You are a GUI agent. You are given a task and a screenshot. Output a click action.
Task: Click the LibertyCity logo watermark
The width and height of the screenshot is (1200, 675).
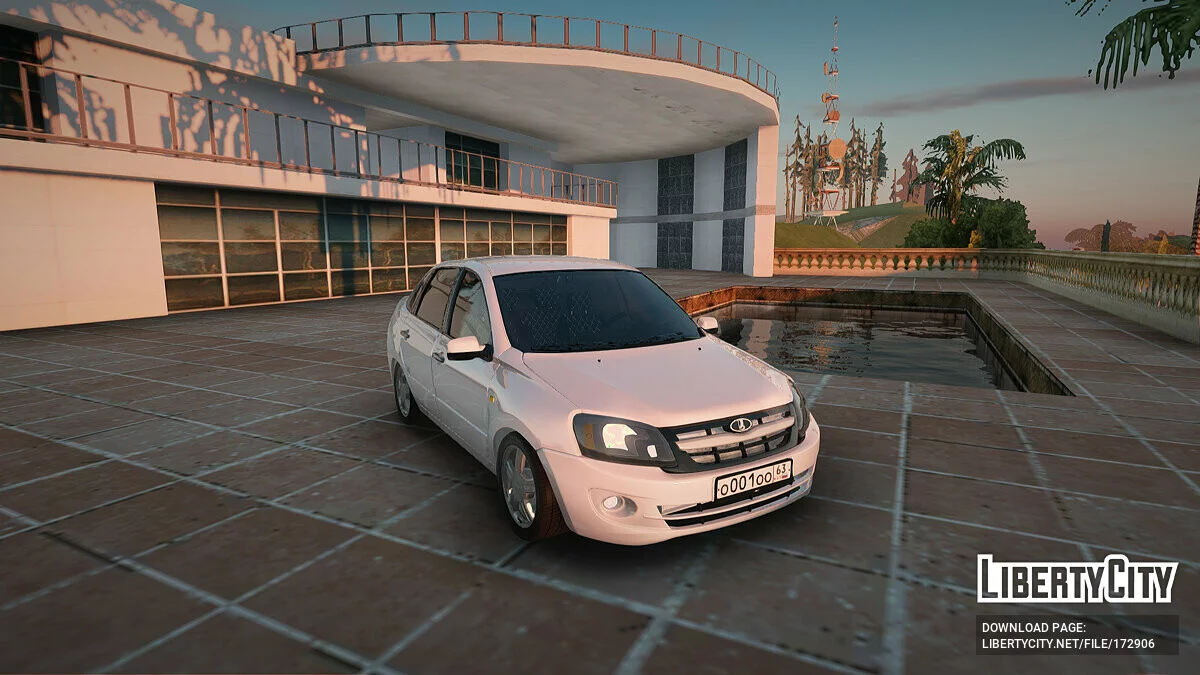click(x=1077, y=580)
